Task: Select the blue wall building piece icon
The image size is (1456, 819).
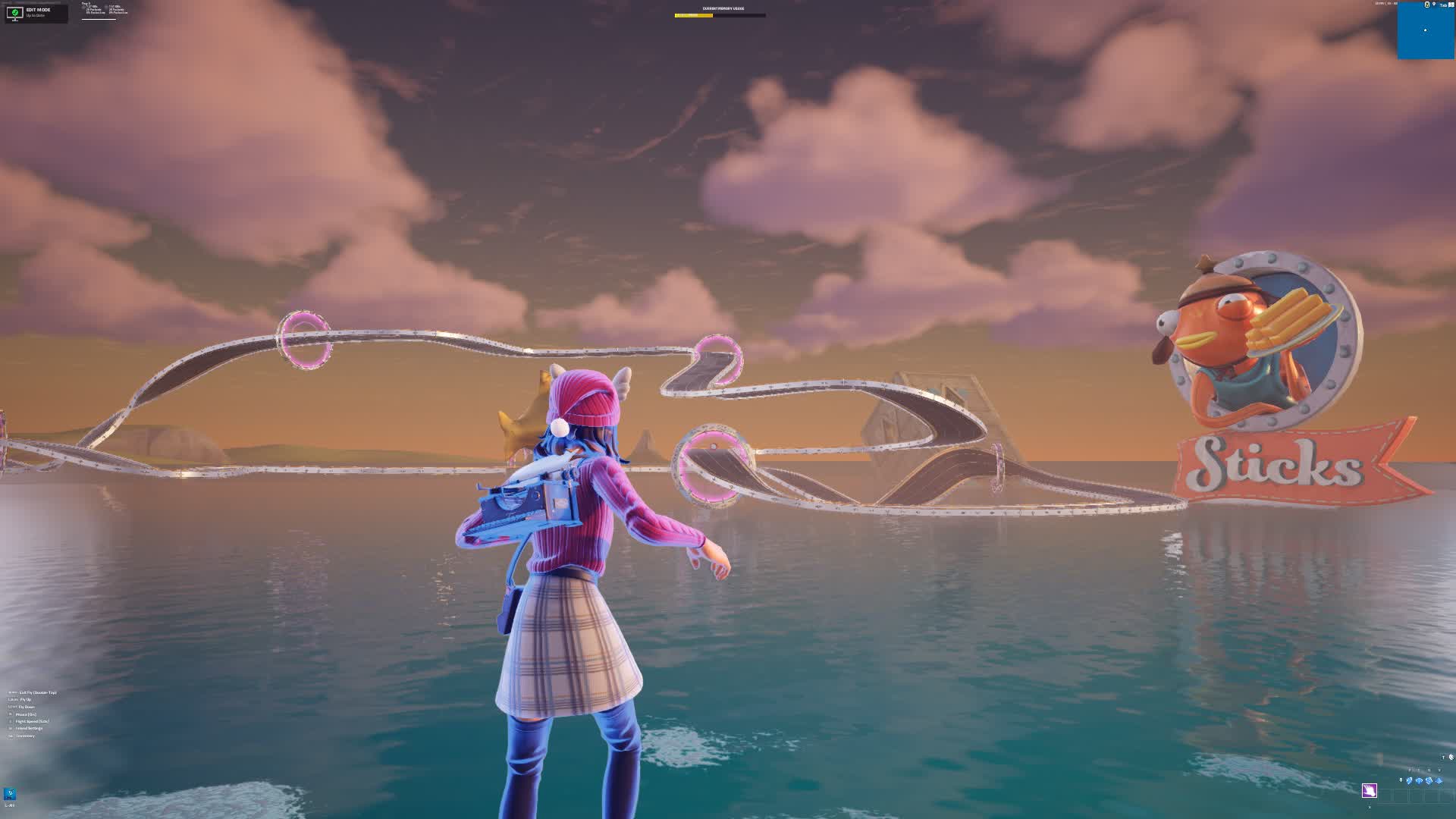Action: [x=1410, y=780]
